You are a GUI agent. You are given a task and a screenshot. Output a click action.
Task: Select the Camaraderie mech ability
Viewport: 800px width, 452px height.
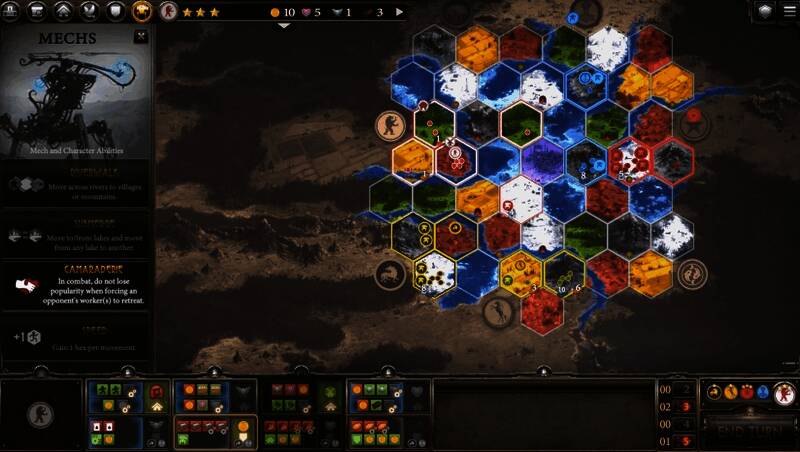(x=76, y=285)
